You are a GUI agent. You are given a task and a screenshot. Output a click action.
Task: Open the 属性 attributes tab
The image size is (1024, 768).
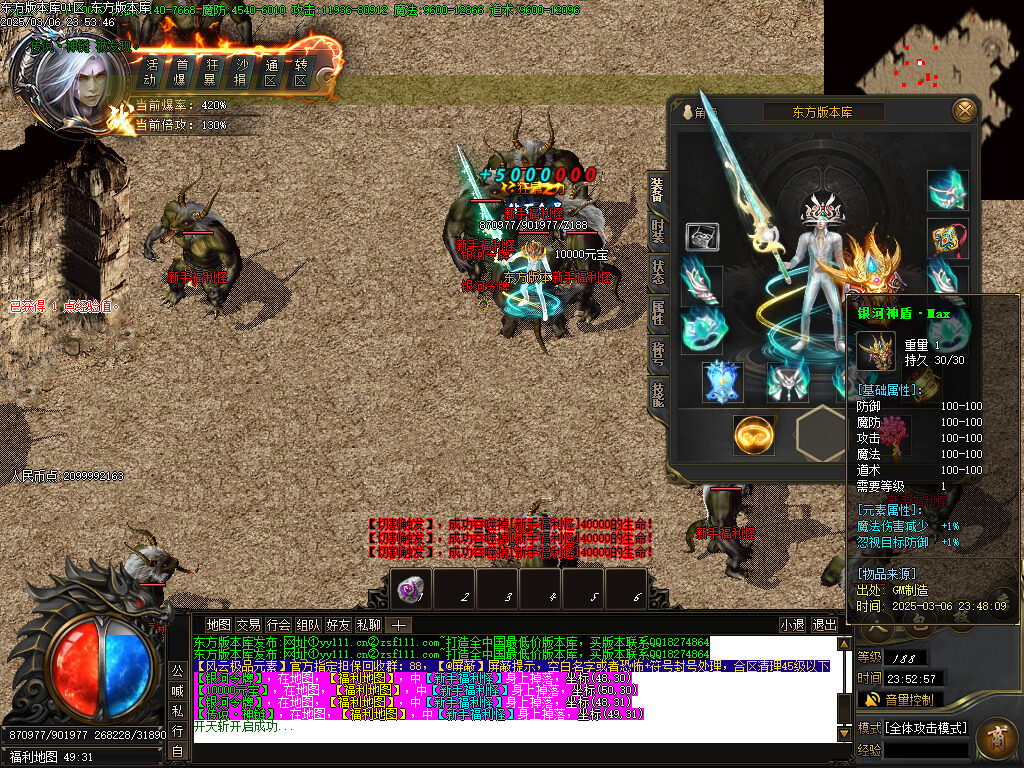657,312
